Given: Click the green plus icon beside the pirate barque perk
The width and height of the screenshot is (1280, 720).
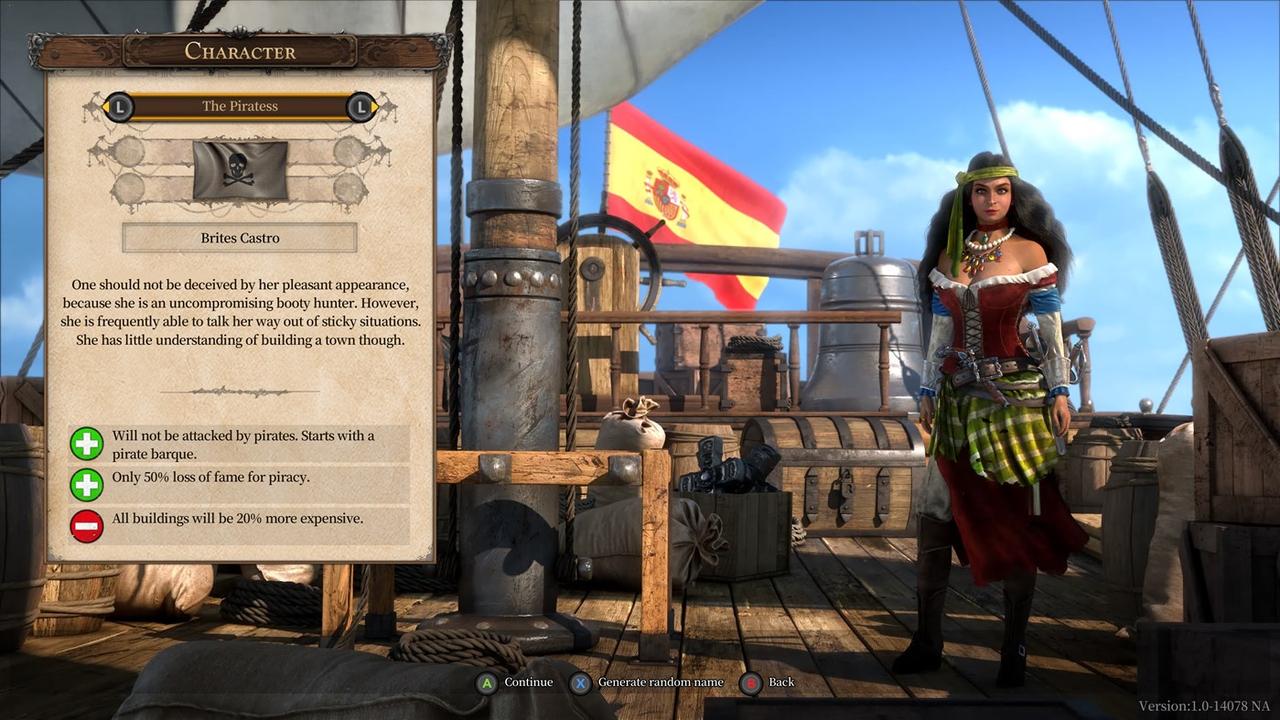Looking at the screenshot, I should [x=87, y=443].
